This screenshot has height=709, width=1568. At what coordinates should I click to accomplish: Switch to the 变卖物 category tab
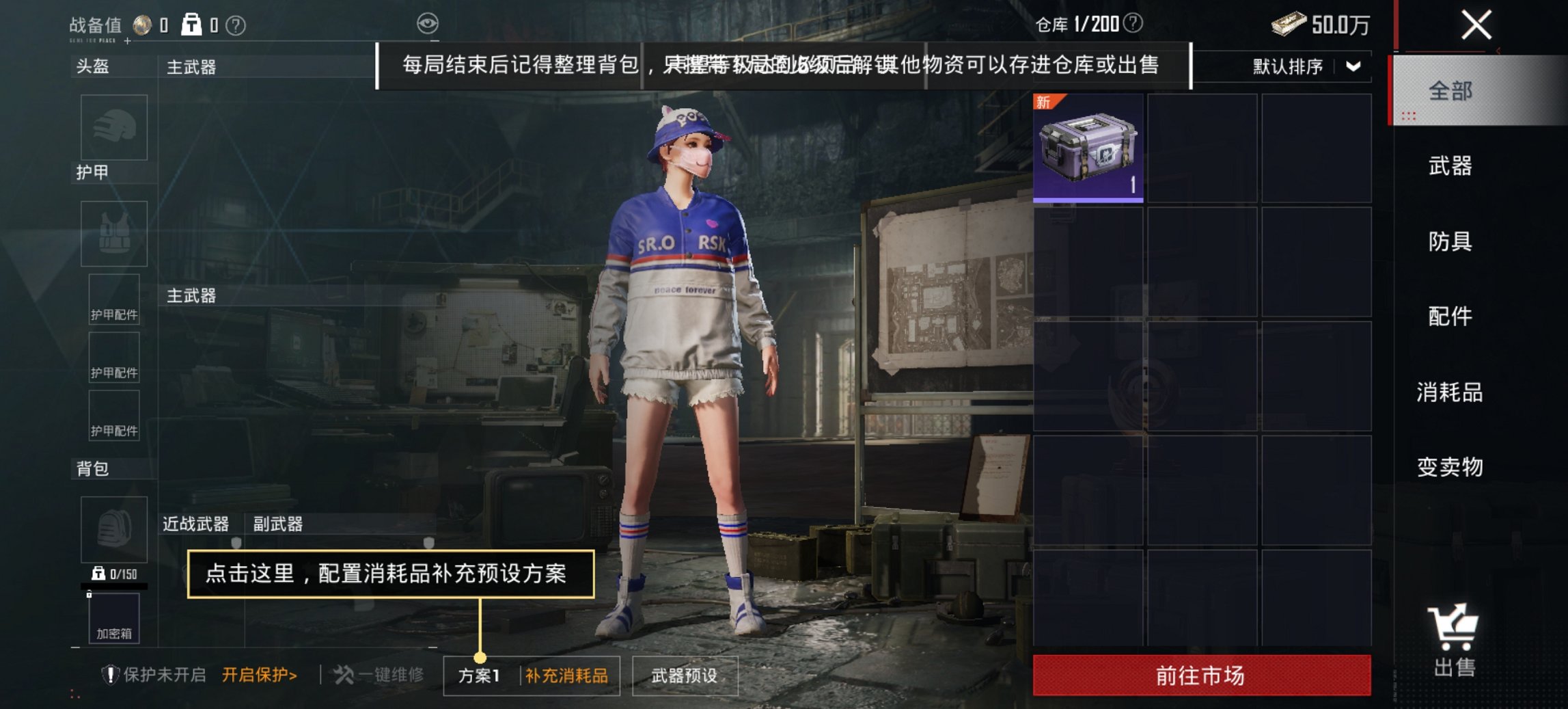[1448, 468]
